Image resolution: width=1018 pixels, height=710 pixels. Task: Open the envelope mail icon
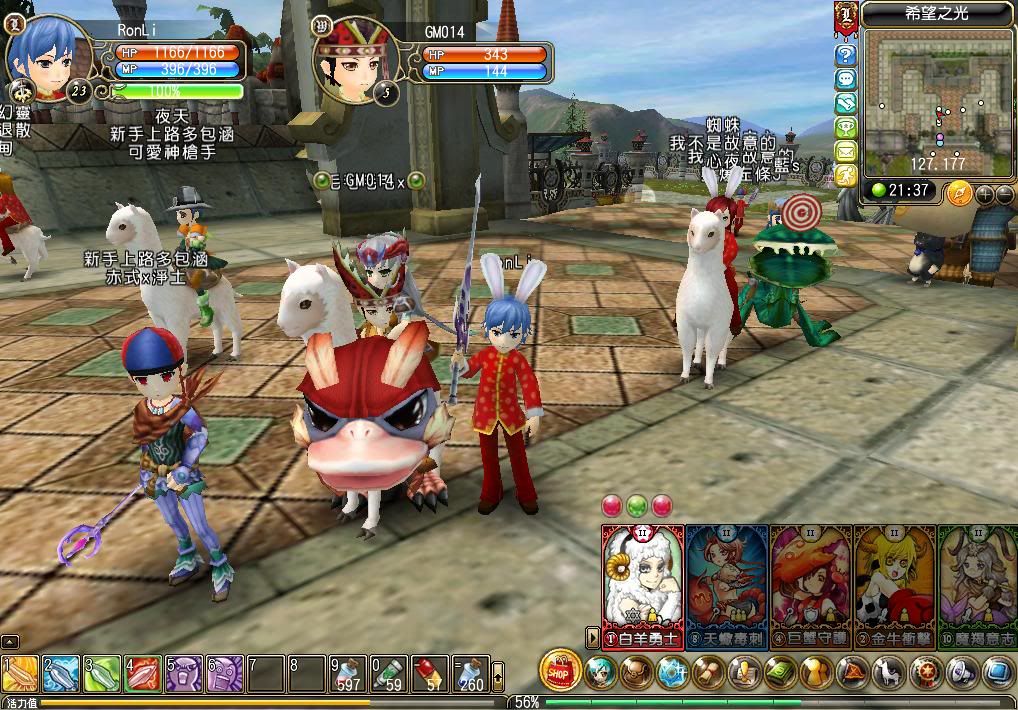(846, 151)
